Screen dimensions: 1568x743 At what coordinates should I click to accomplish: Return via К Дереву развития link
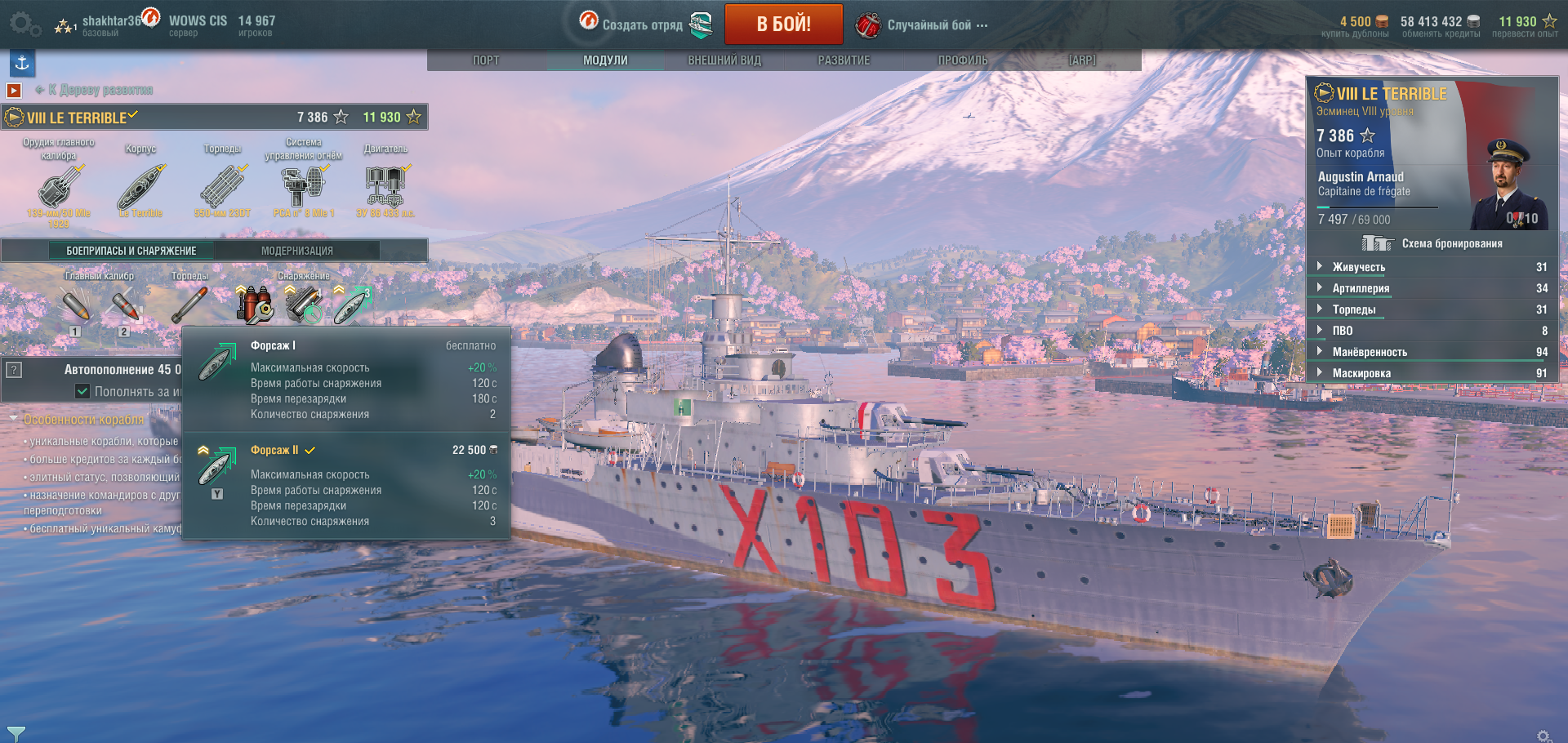100,90
